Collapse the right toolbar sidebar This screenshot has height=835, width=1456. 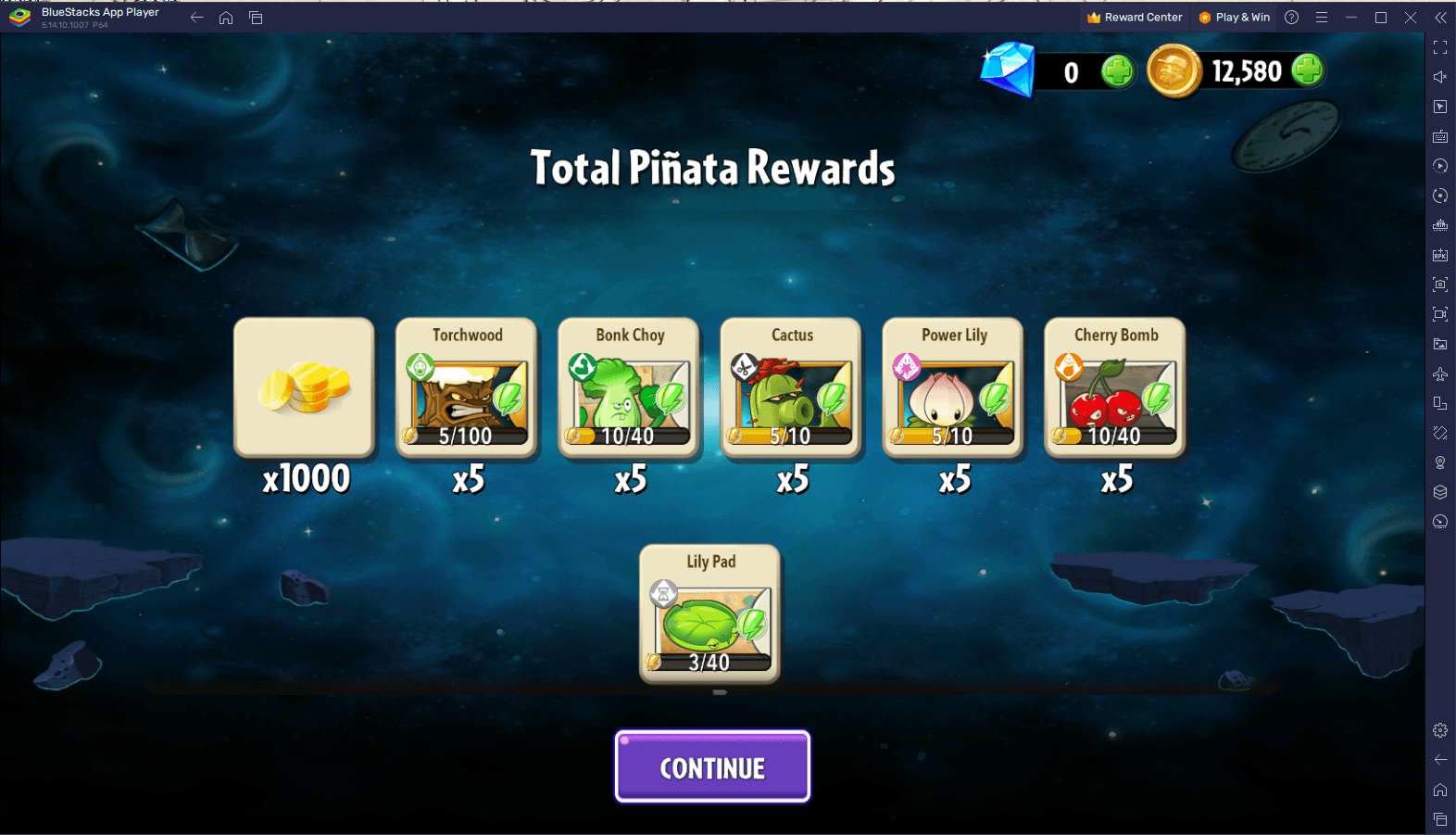click(x=1441, y=17)
